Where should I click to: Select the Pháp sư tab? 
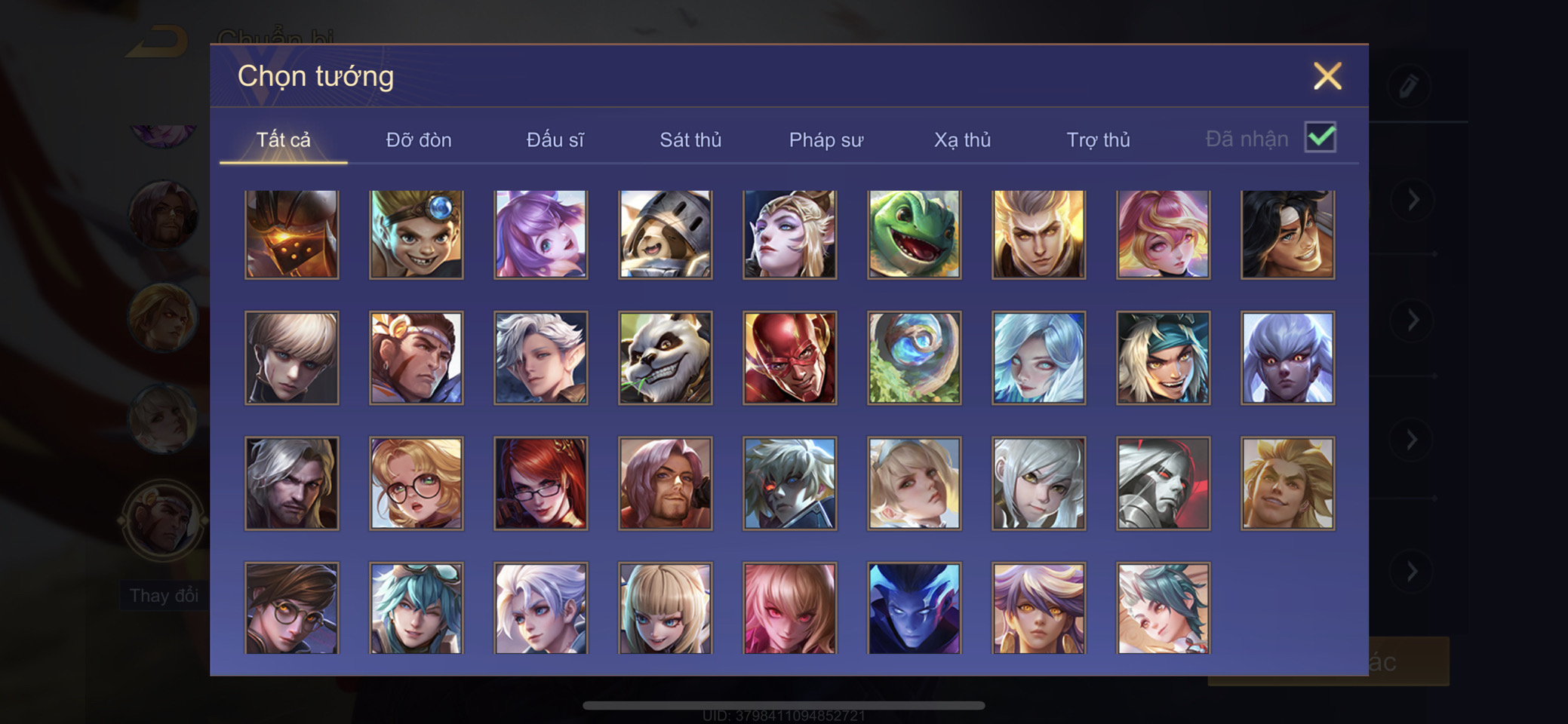(x=826, y=140)
